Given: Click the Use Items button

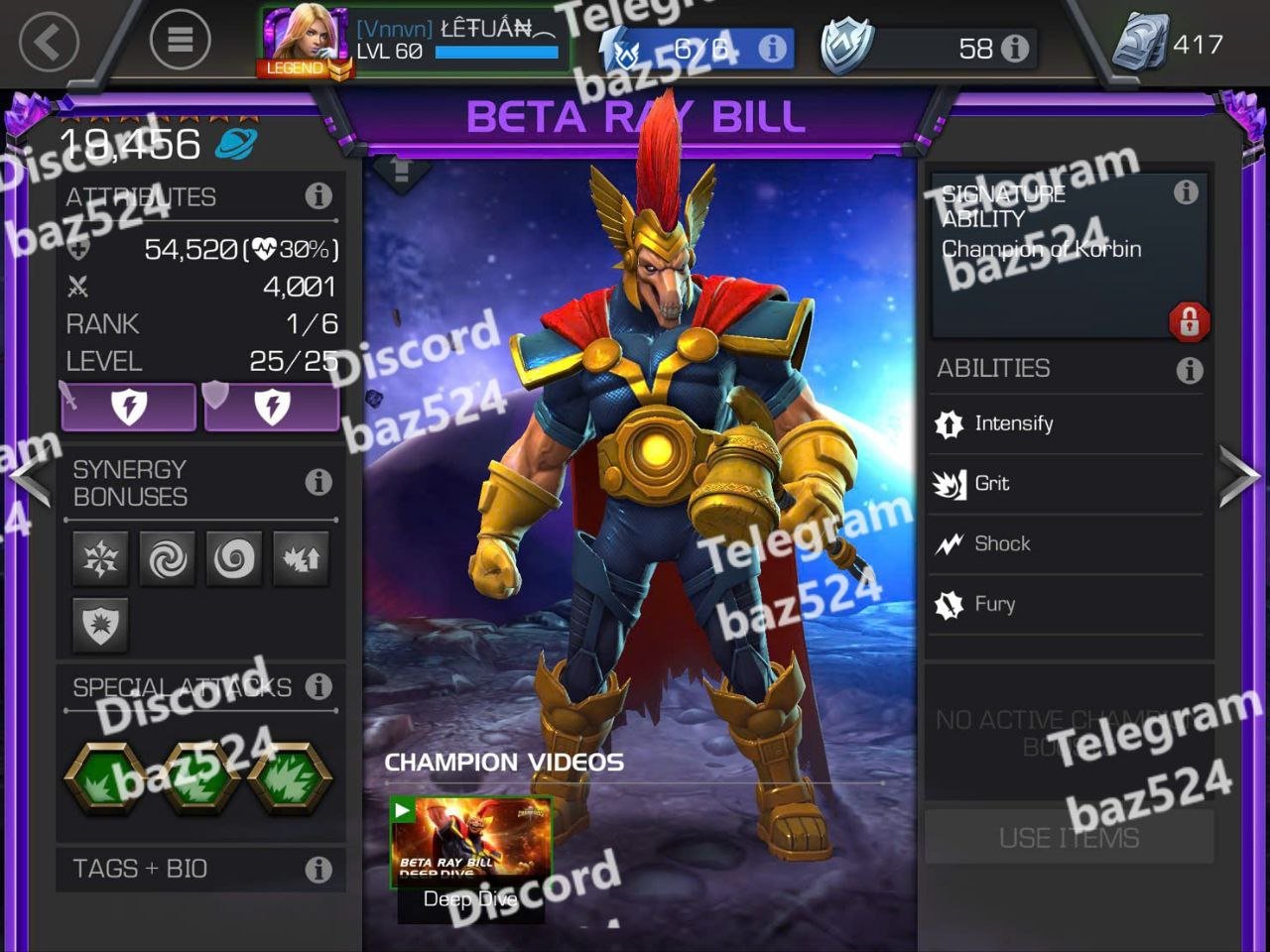Looking at the screenshot, I should [1069, 838].
